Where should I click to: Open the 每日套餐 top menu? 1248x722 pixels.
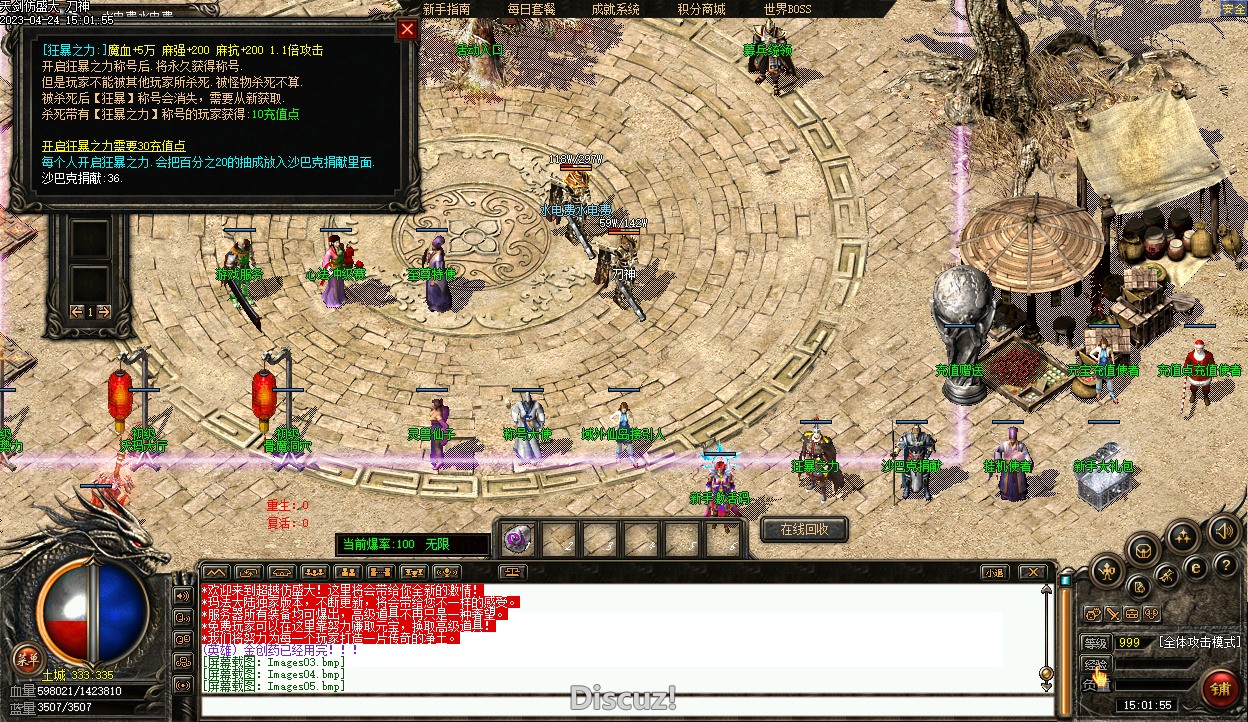tap(531, 9)
